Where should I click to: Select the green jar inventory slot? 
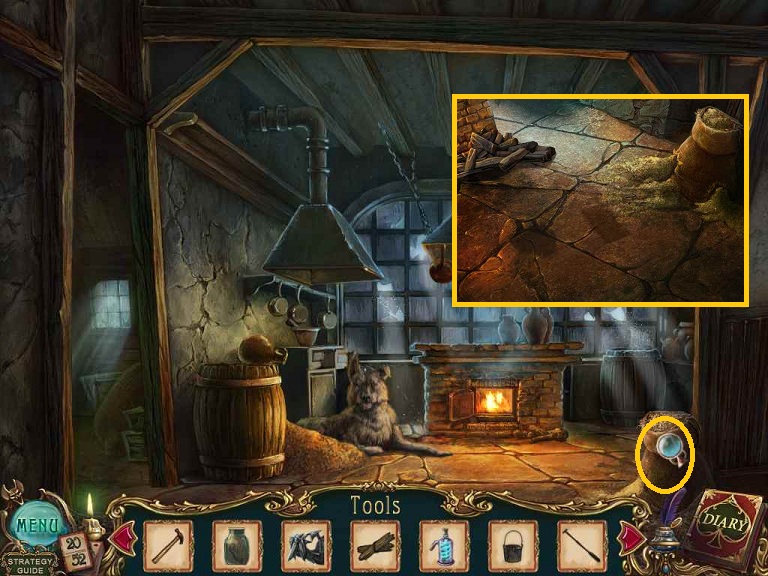(x=236, y=546)
